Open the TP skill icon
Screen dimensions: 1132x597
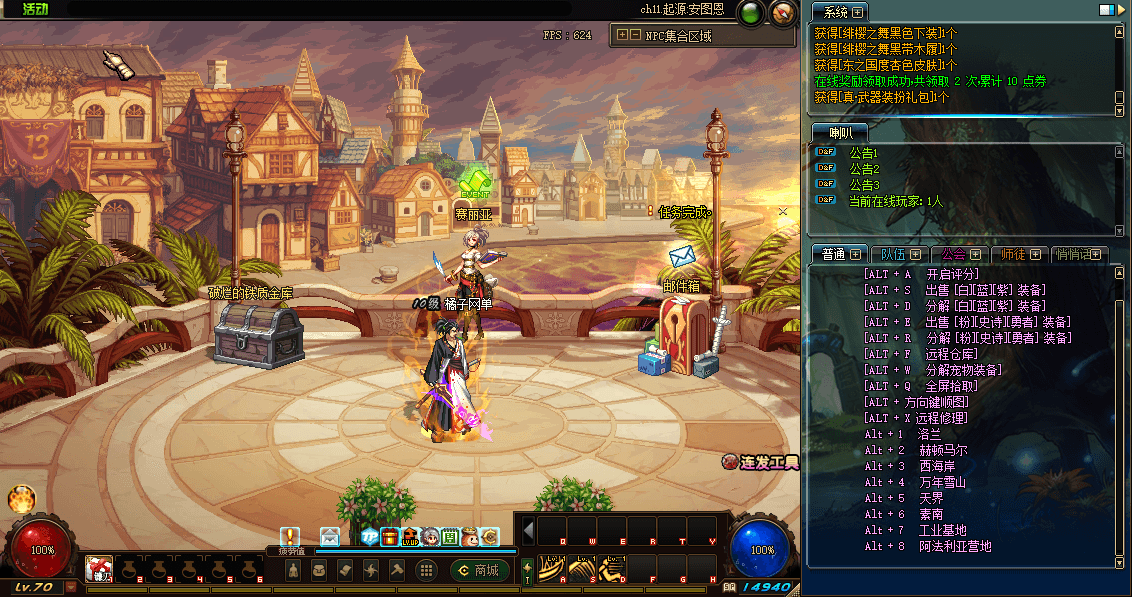tap(369, 537)
